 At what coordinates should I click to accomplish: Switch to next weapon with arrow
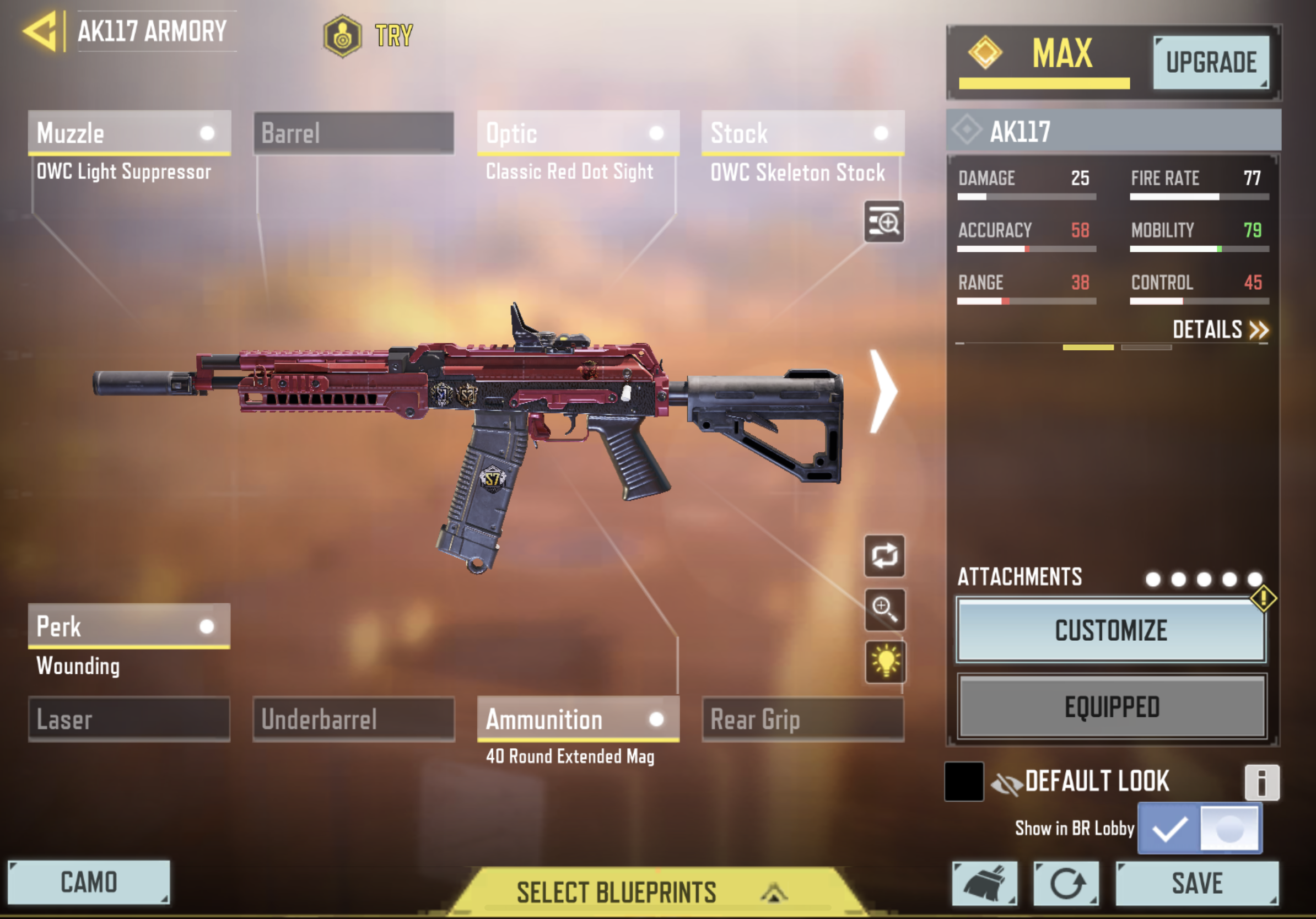pos(883,391)
